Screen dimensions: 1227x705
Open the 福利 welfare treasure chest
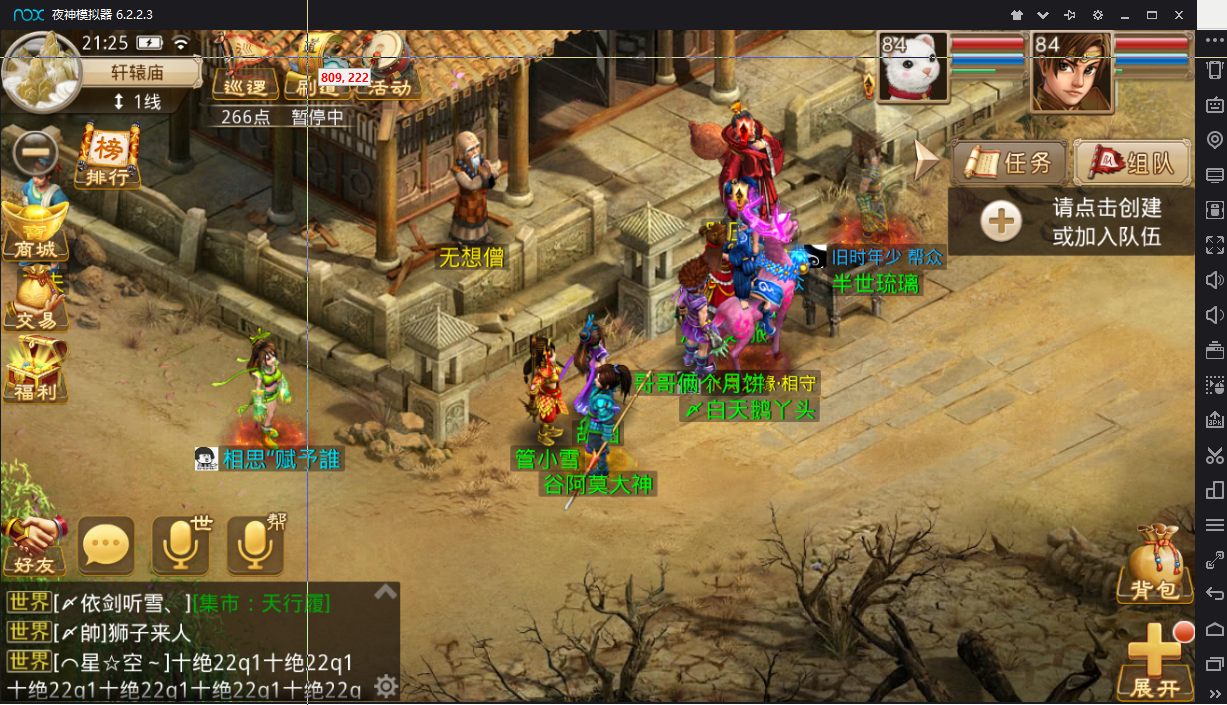(x=35, y=372)
